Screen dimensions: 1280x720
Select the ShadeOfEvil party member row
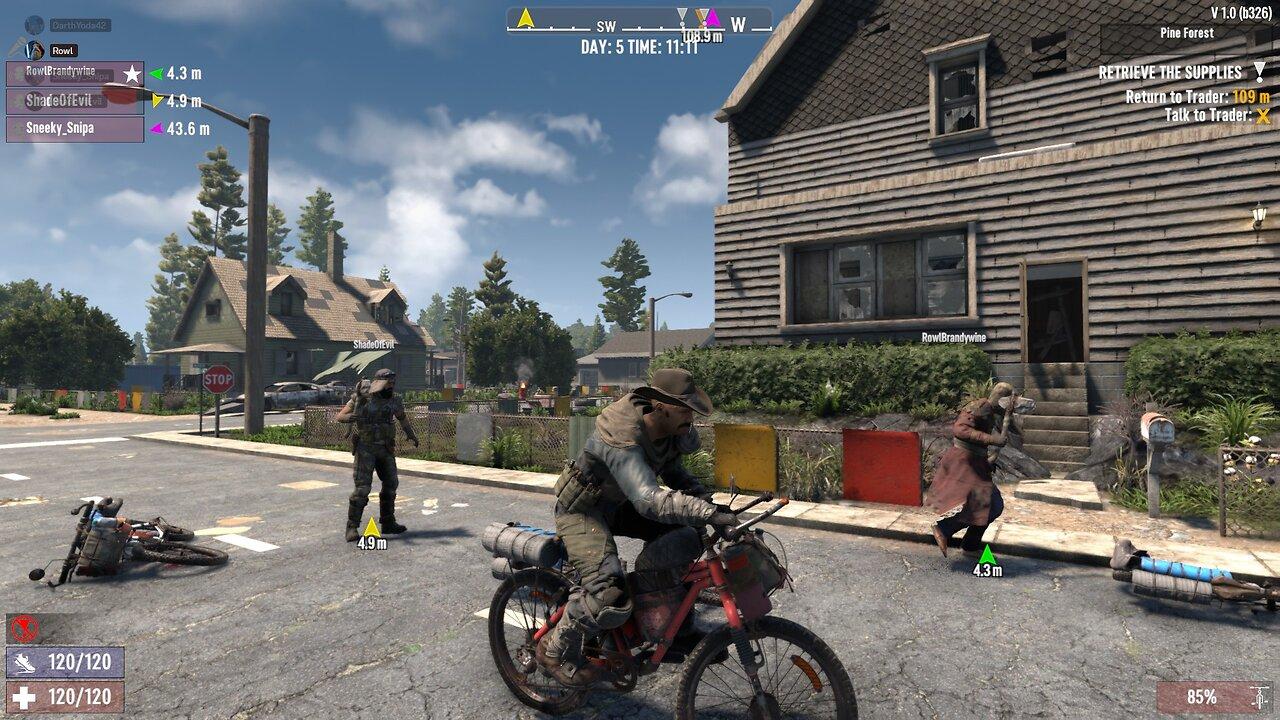[74, 101]
